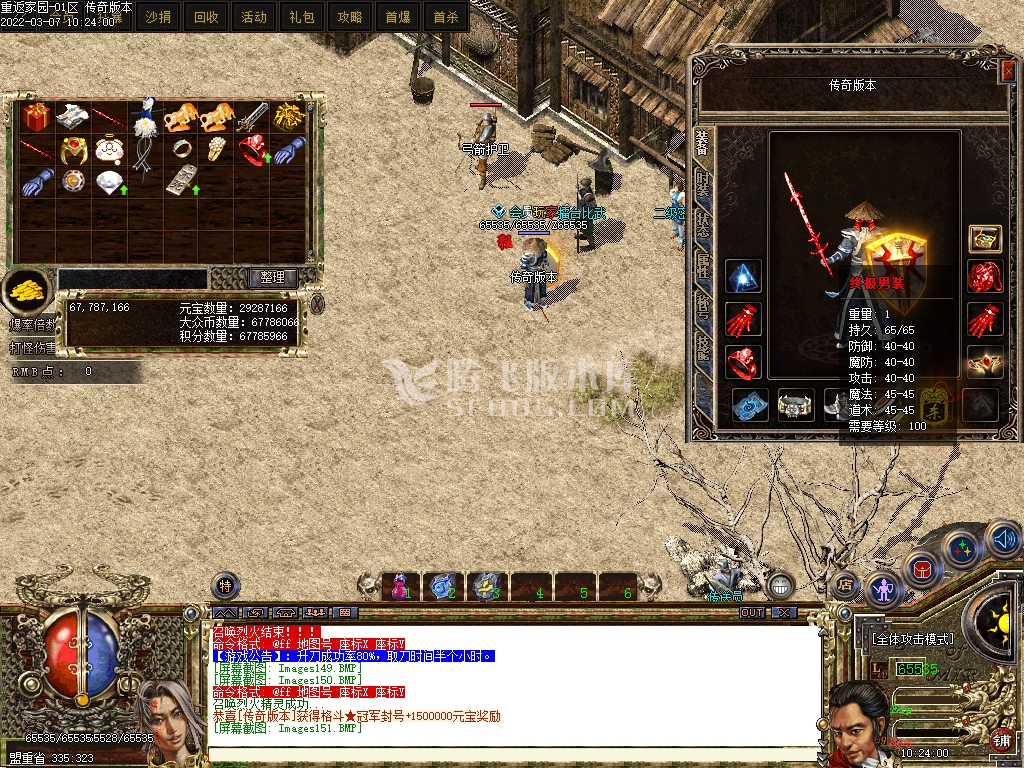Toggle sound with the speaker icon

click(1003, 540)
